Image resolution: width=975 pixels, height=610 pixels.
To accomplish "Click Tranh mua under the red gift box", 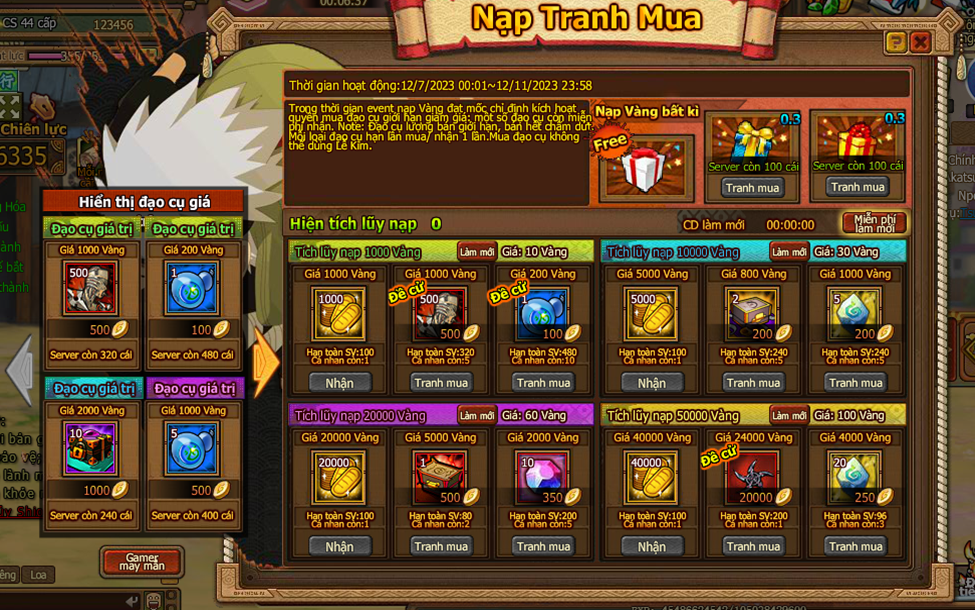I will point(857,187).
